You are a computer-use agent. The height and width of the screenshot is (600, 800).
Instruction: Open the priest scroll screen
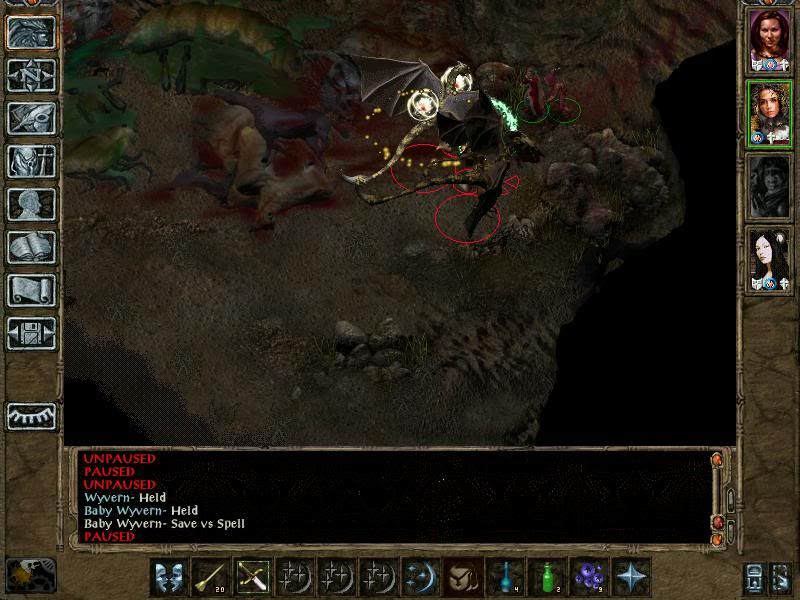pos(31,290)
